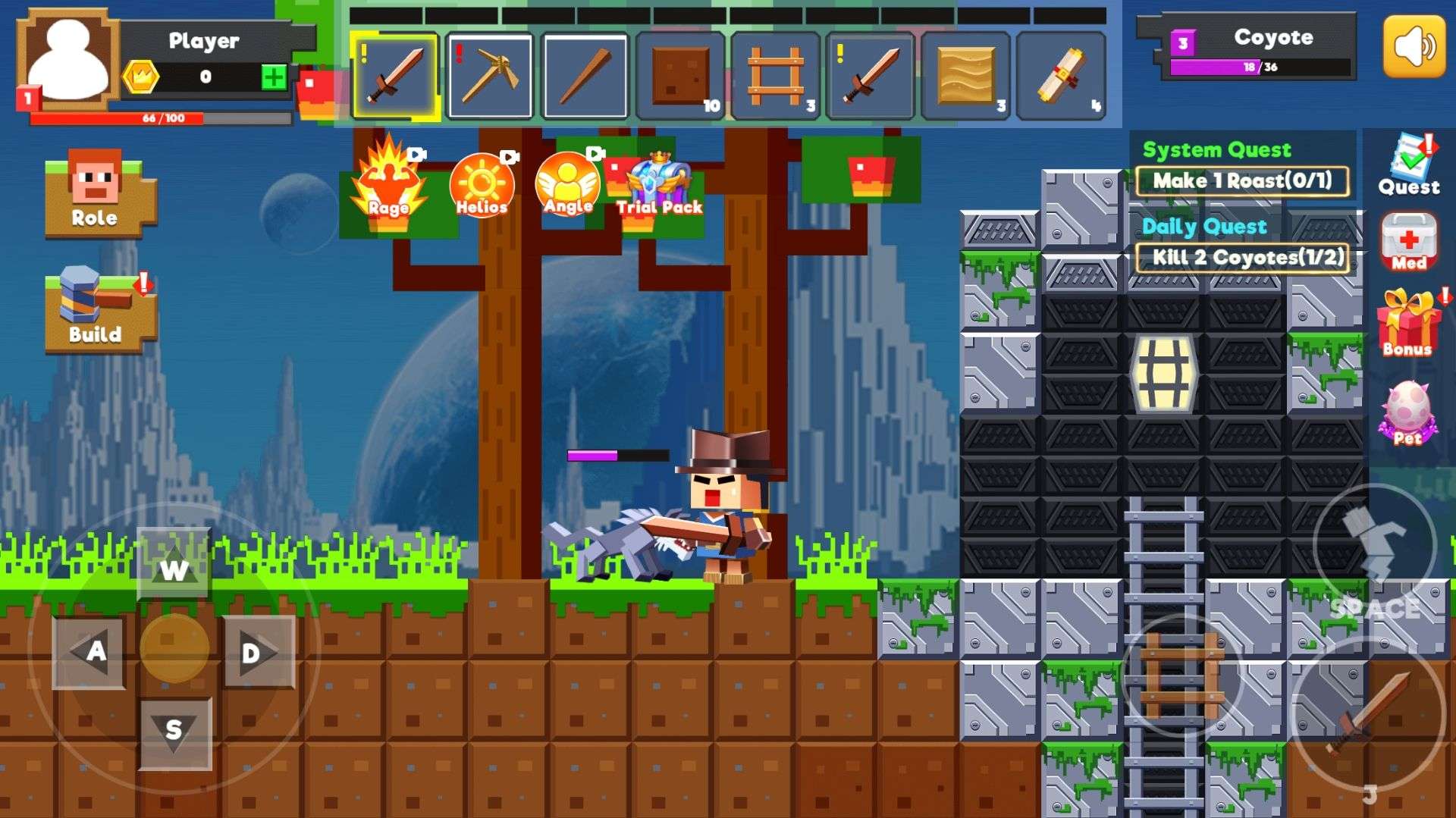1456x818 pixels.
Task: Claim the Bonus gift box
Action: pyautogui.click(x=1408, y=324)
